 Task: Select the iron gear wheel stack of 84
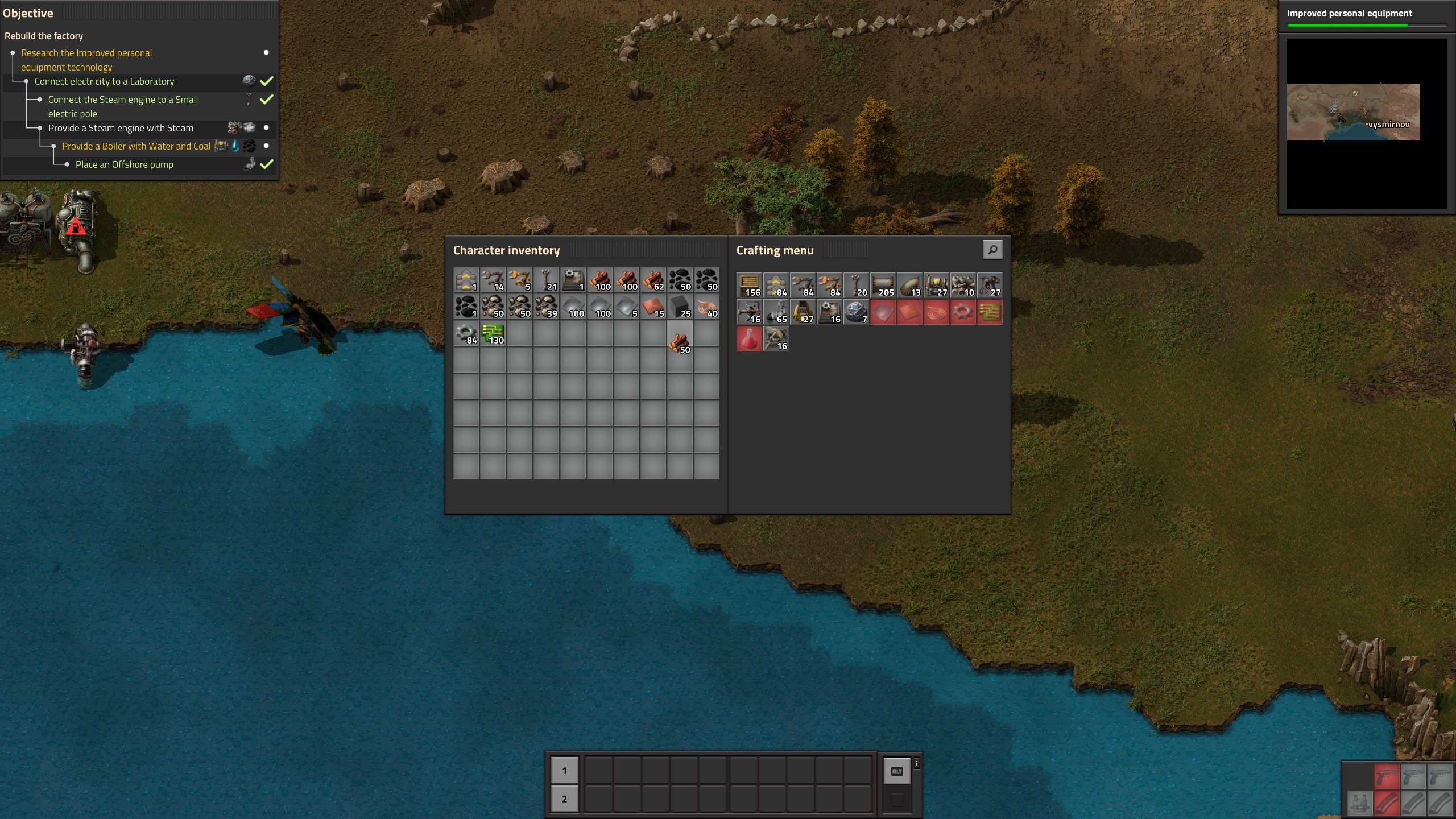coord(466,333)
